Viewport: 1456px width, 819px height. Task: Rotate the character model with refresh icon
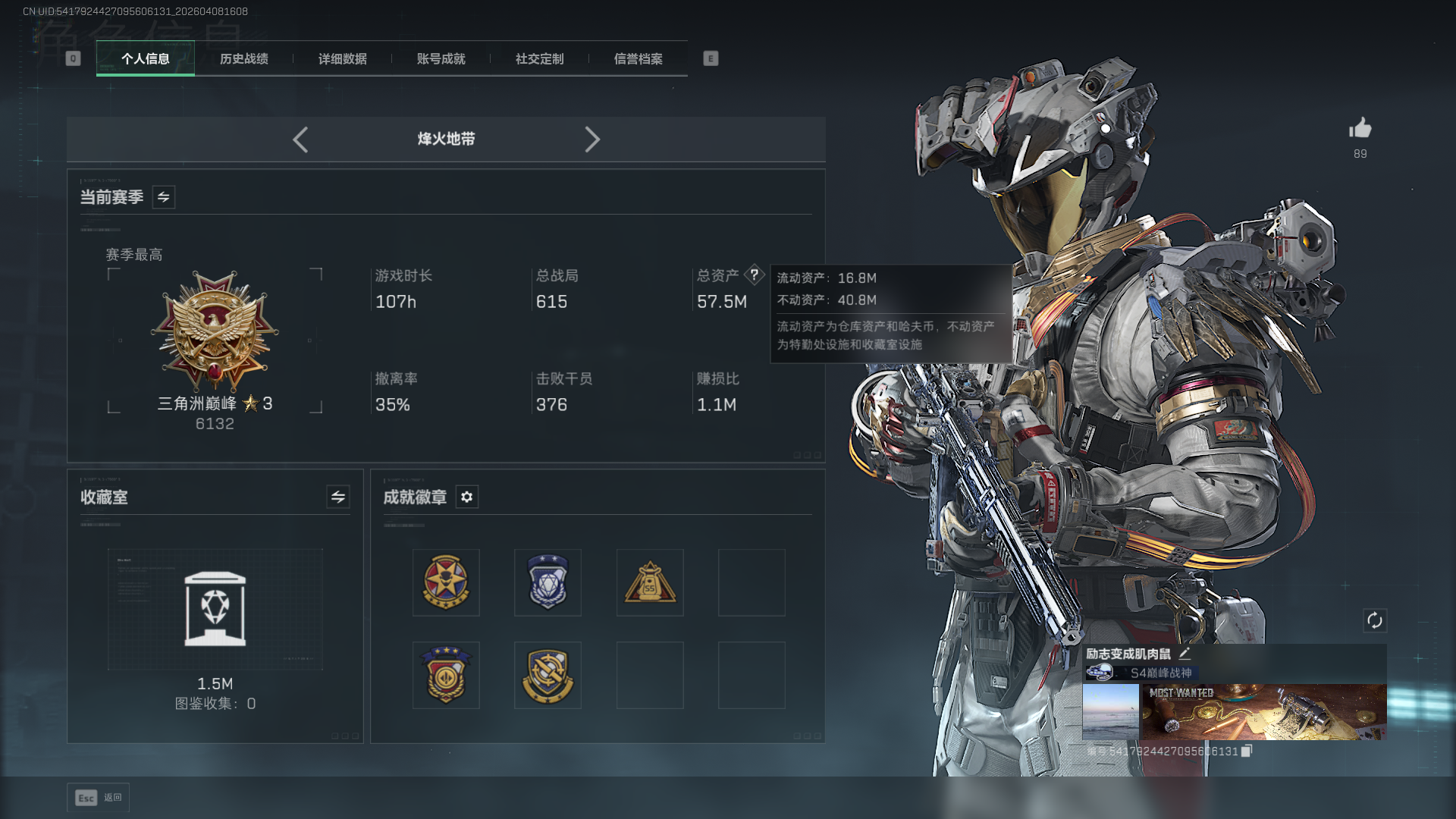[x=1374, y=620]
